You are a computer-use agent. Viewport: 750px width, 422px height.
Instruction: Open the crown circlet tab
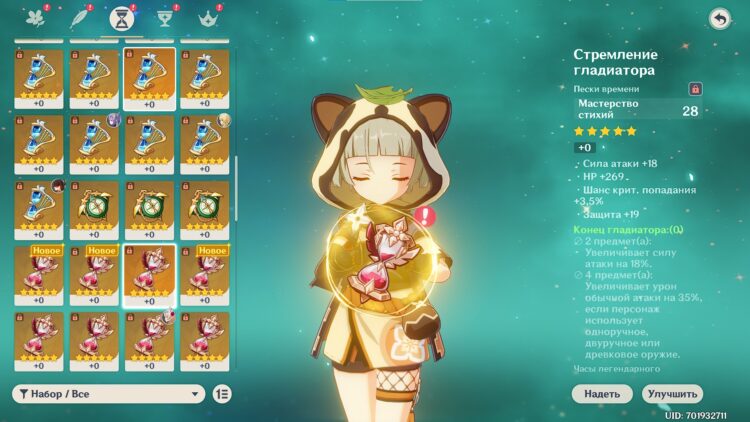(210, 18)
